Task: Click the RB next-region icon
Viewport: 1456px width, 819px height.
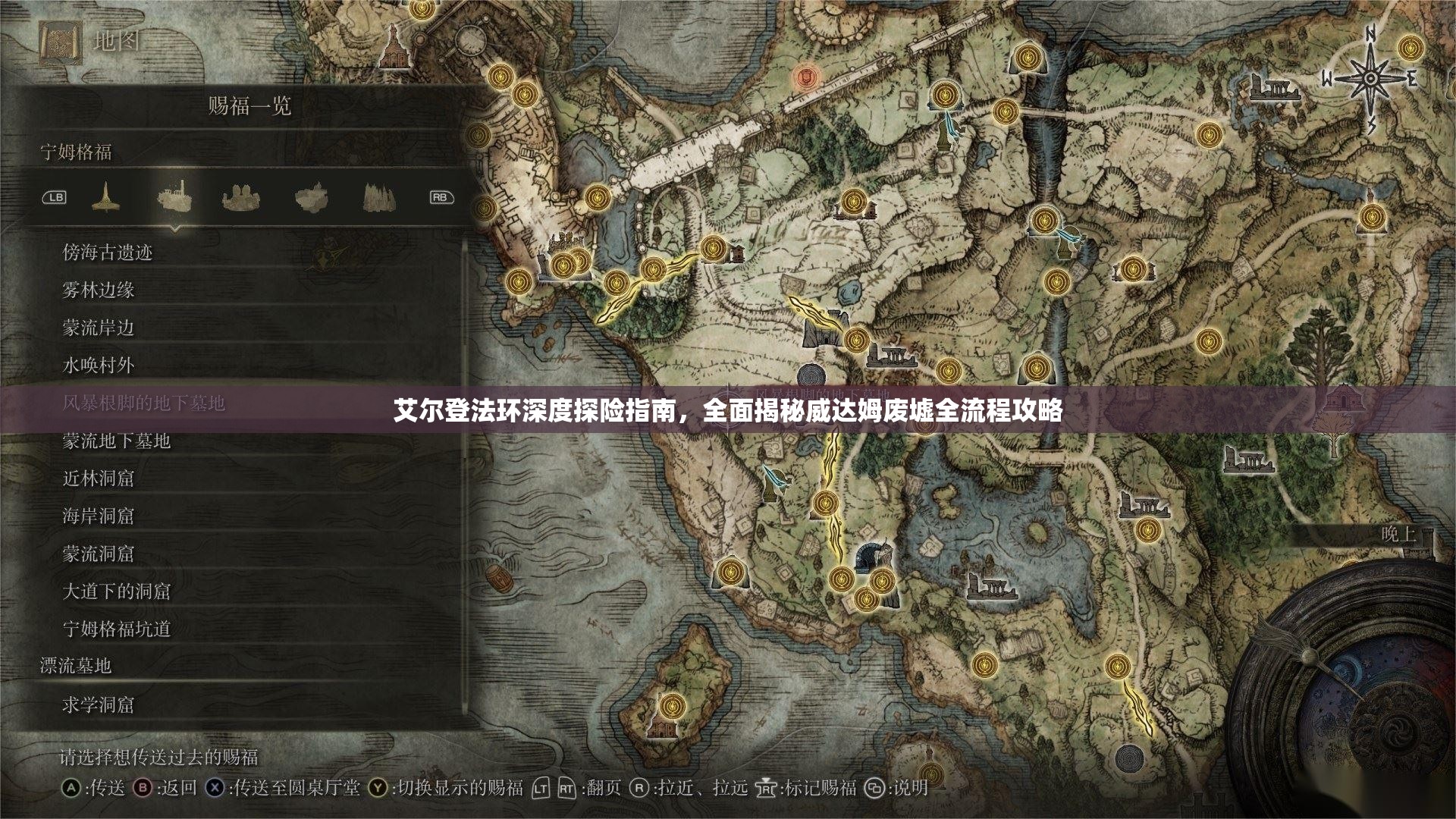Action: pos(440,196)
